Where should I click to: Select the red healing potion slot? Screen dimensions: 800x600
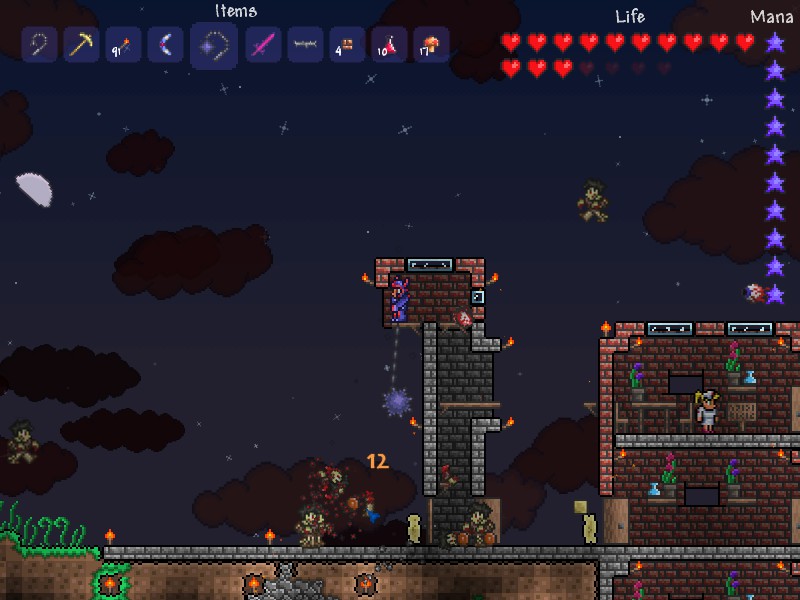tap(389, 45)
